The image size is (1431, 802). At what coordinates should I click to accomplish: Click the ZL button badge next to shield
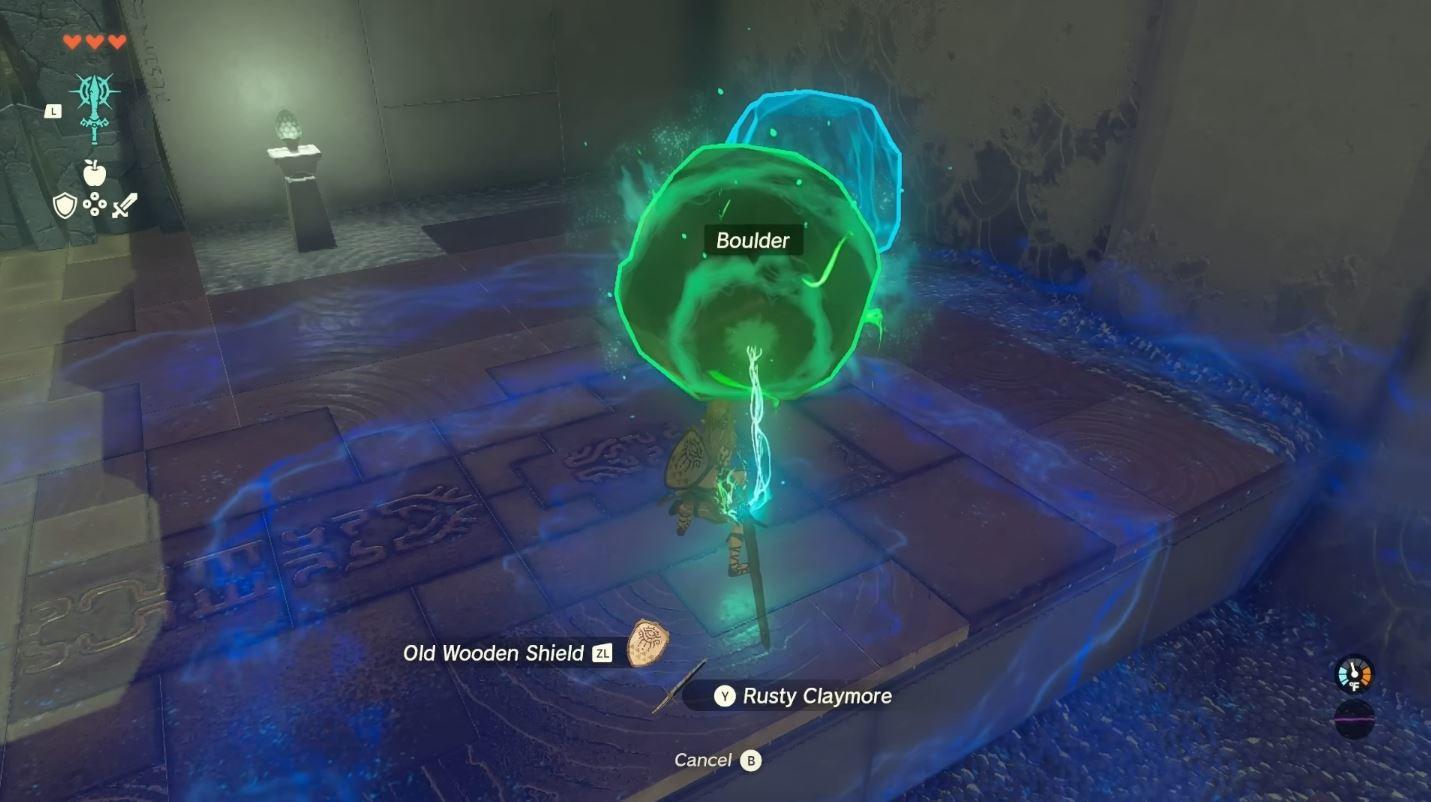[x=604, y=652]
